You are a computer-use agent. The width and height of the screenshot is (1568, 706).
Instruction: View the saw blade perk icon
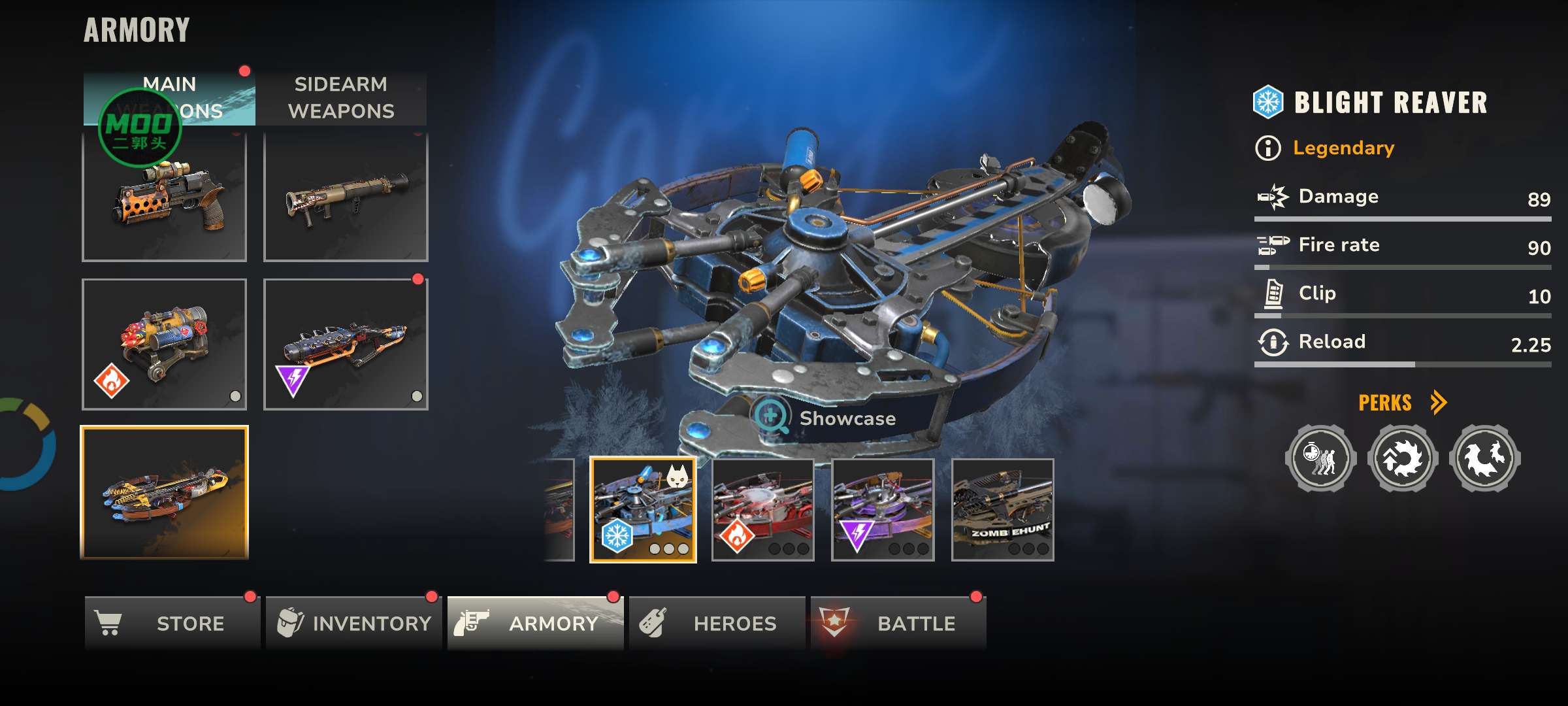pos(1403,458)
